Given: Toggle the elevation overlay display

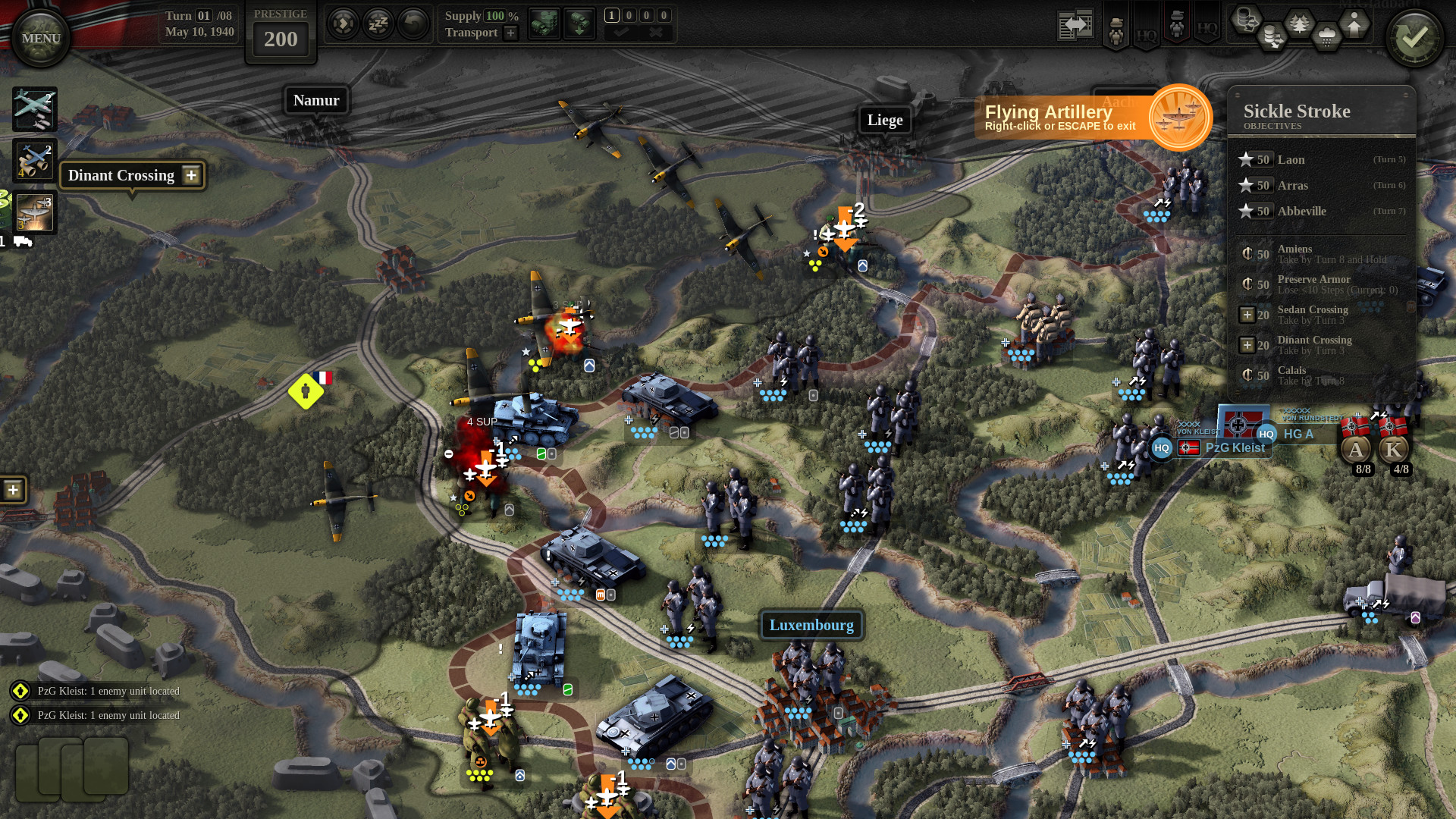Looking at the screenshot, I should (1354, 23).
